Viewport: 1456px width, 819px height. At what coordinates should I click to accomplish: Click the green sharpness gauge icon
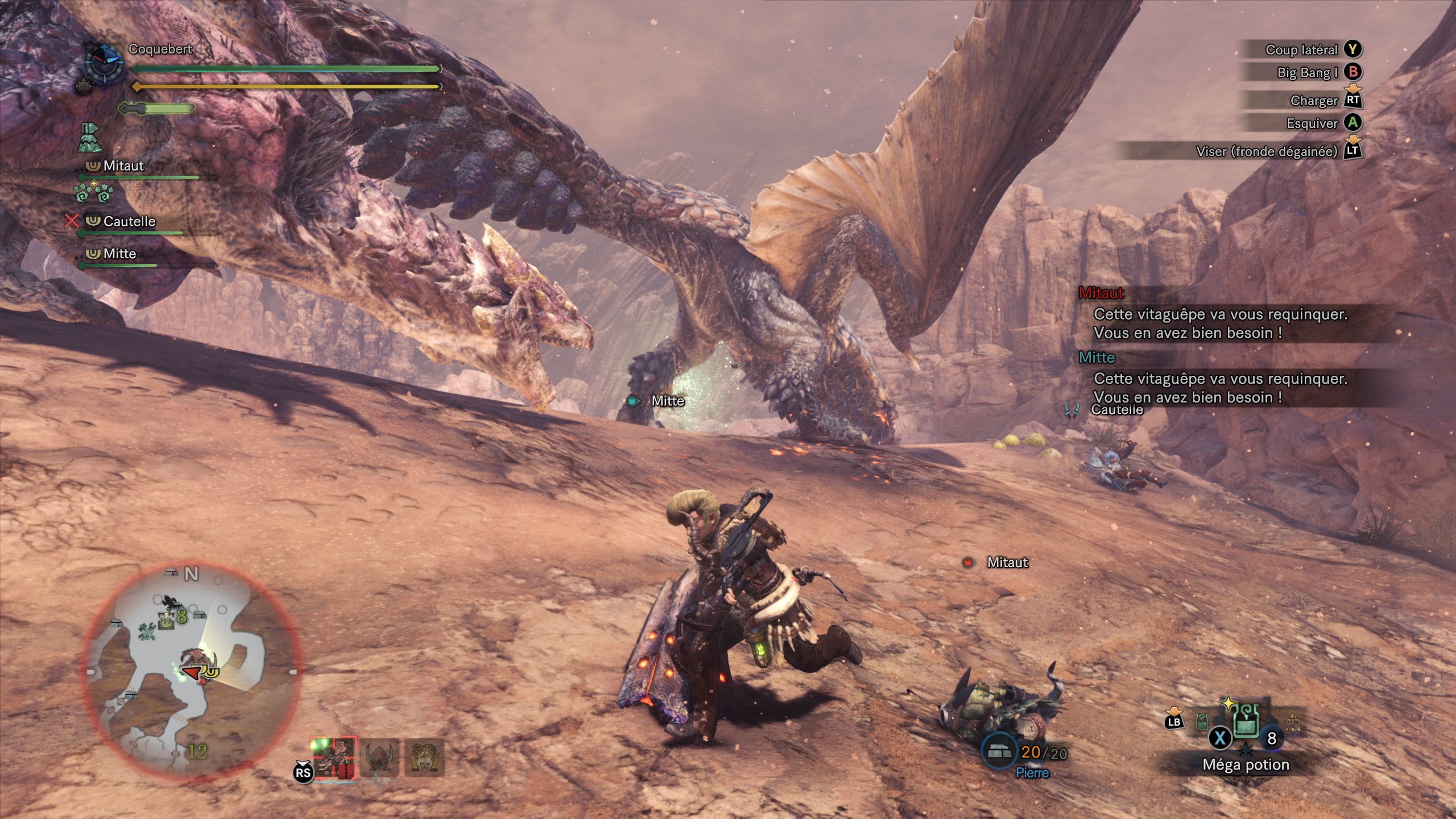[157, 108]
